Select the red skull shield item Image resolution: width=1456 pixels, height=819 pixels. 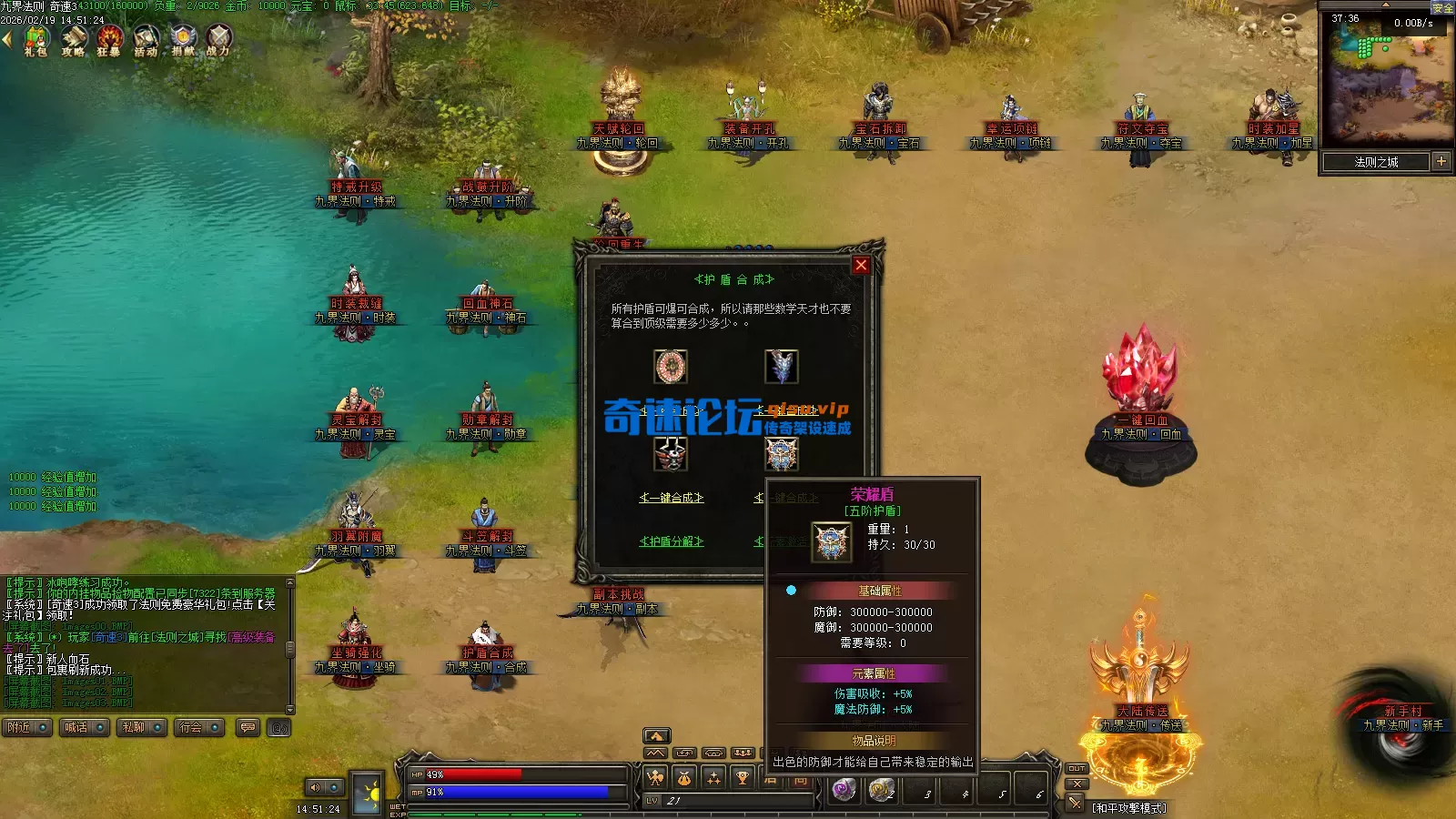(x=671, y=453)
